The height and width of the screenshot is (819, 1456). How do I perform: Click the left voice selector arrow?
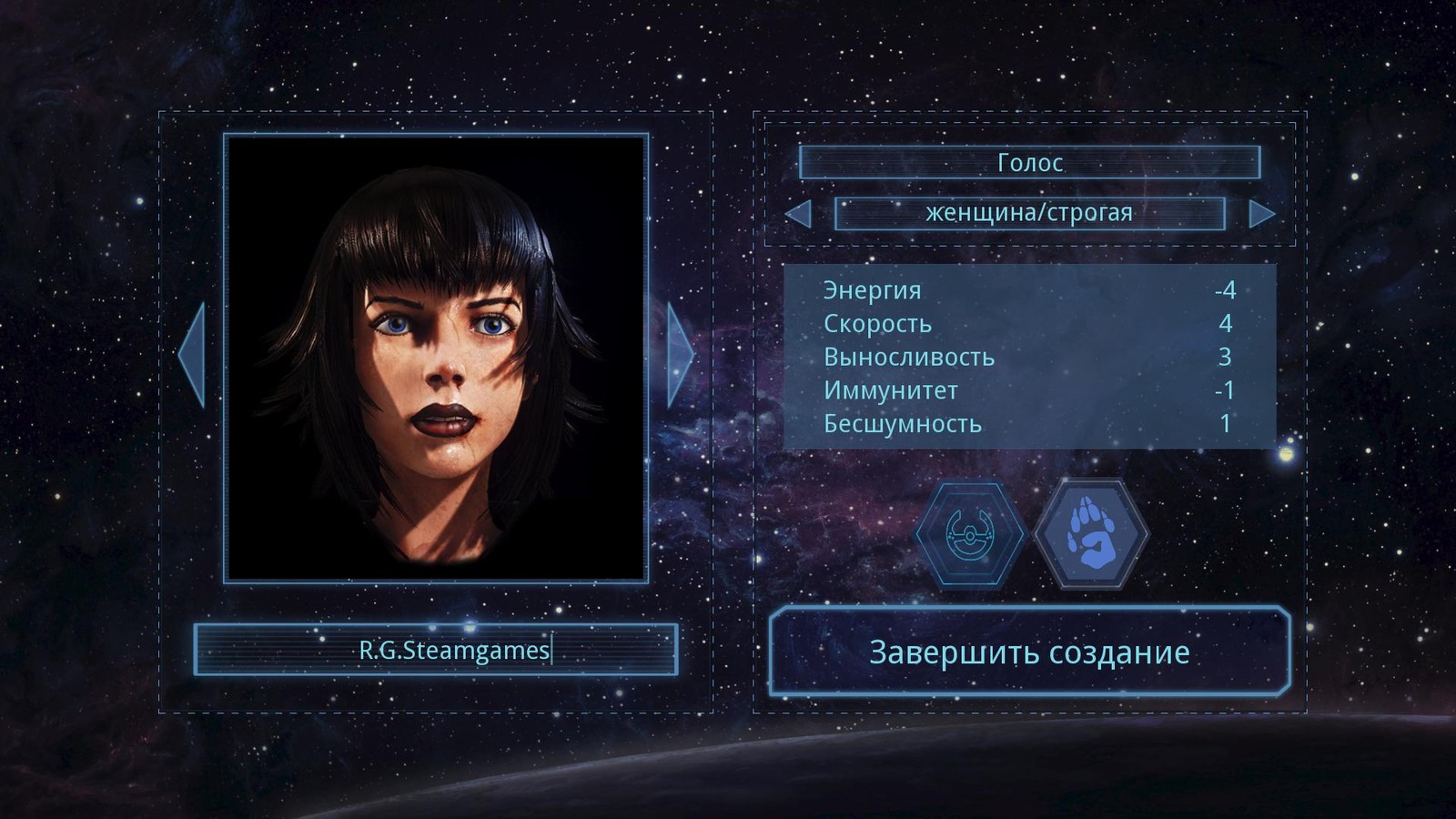[799, 214]
